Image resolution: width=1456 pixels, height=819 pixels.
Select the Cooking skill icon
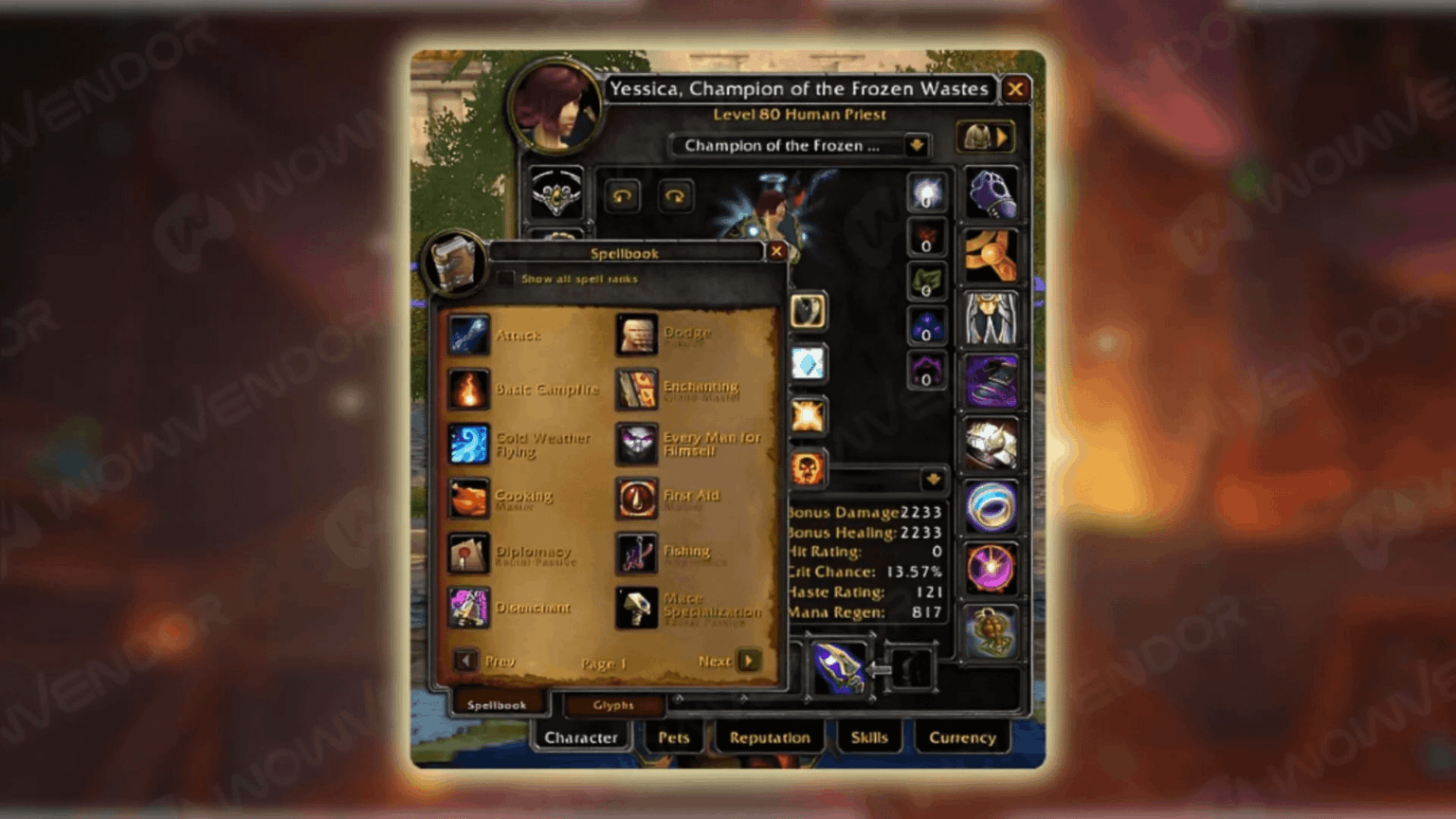point(469,500)
